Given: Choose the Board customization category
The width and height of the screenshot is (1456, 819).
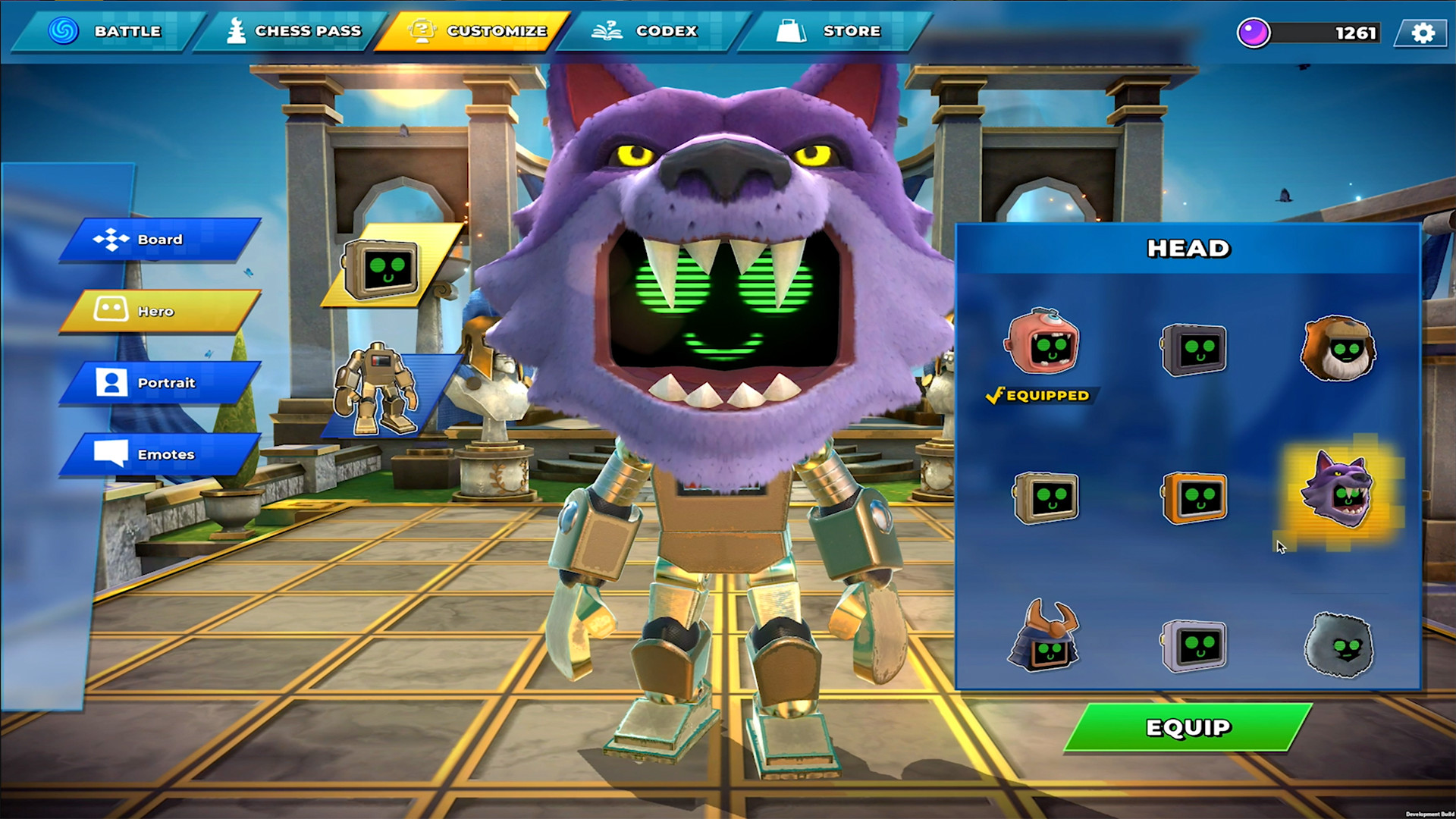Looking at the screenshot, I should click(x=159, y=240).
